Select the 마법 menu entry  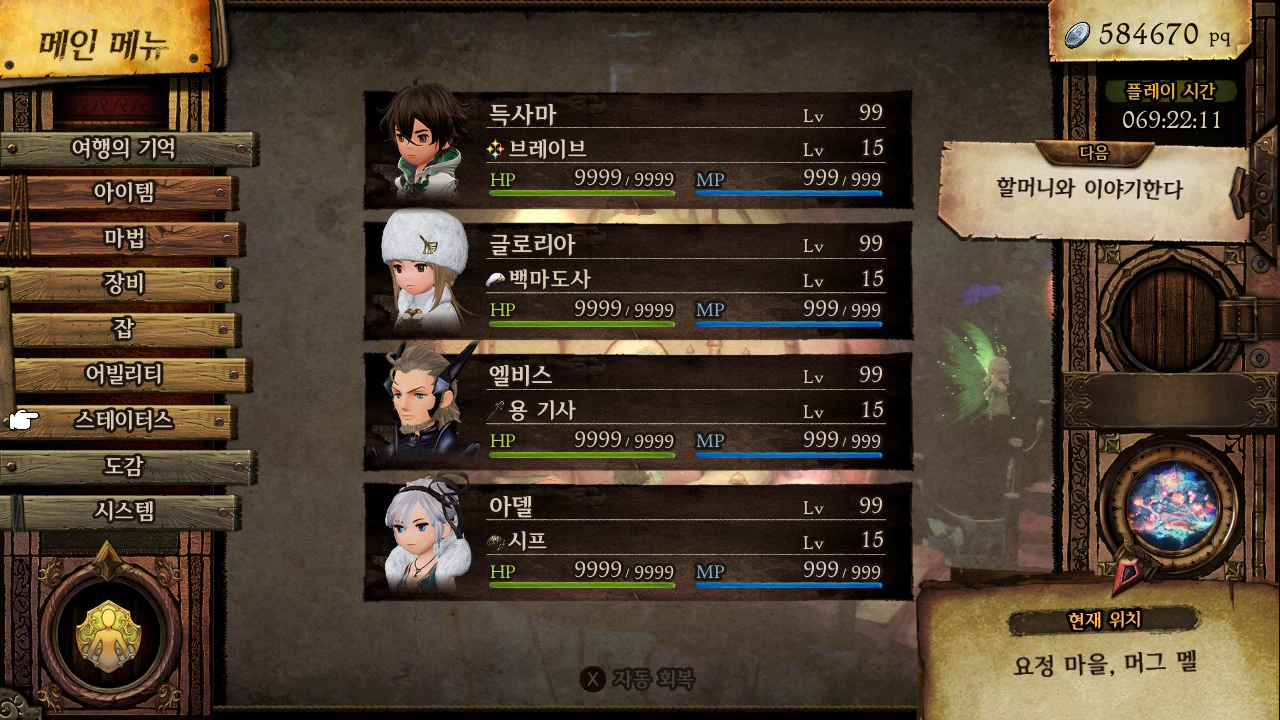(124, 238)
